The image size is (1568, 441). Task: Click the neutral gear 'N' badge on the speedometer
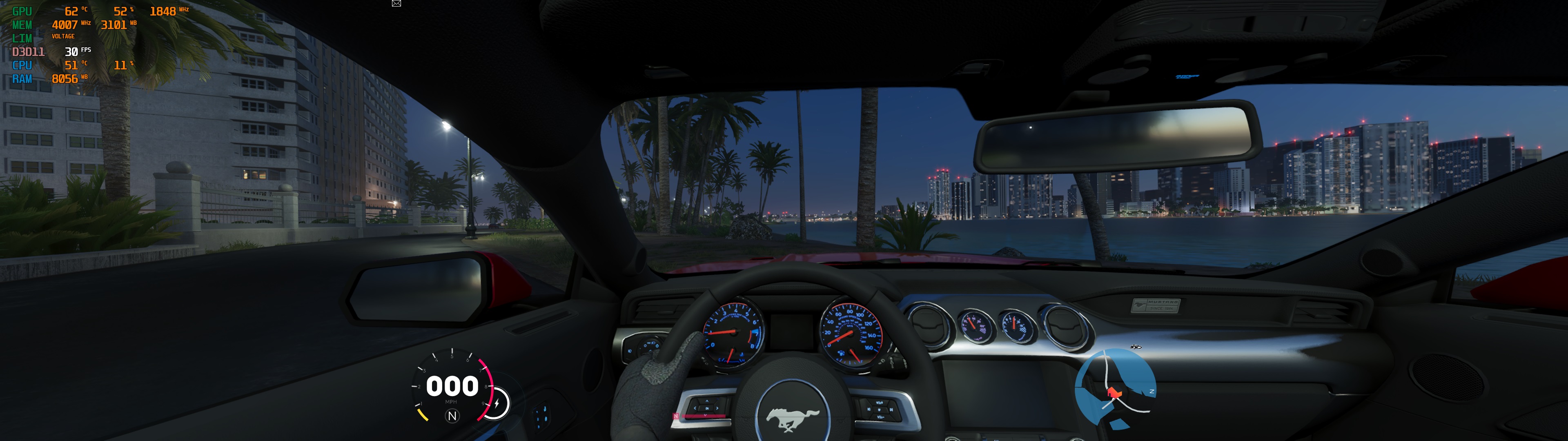pyautogui.click(x=452, y=415)
